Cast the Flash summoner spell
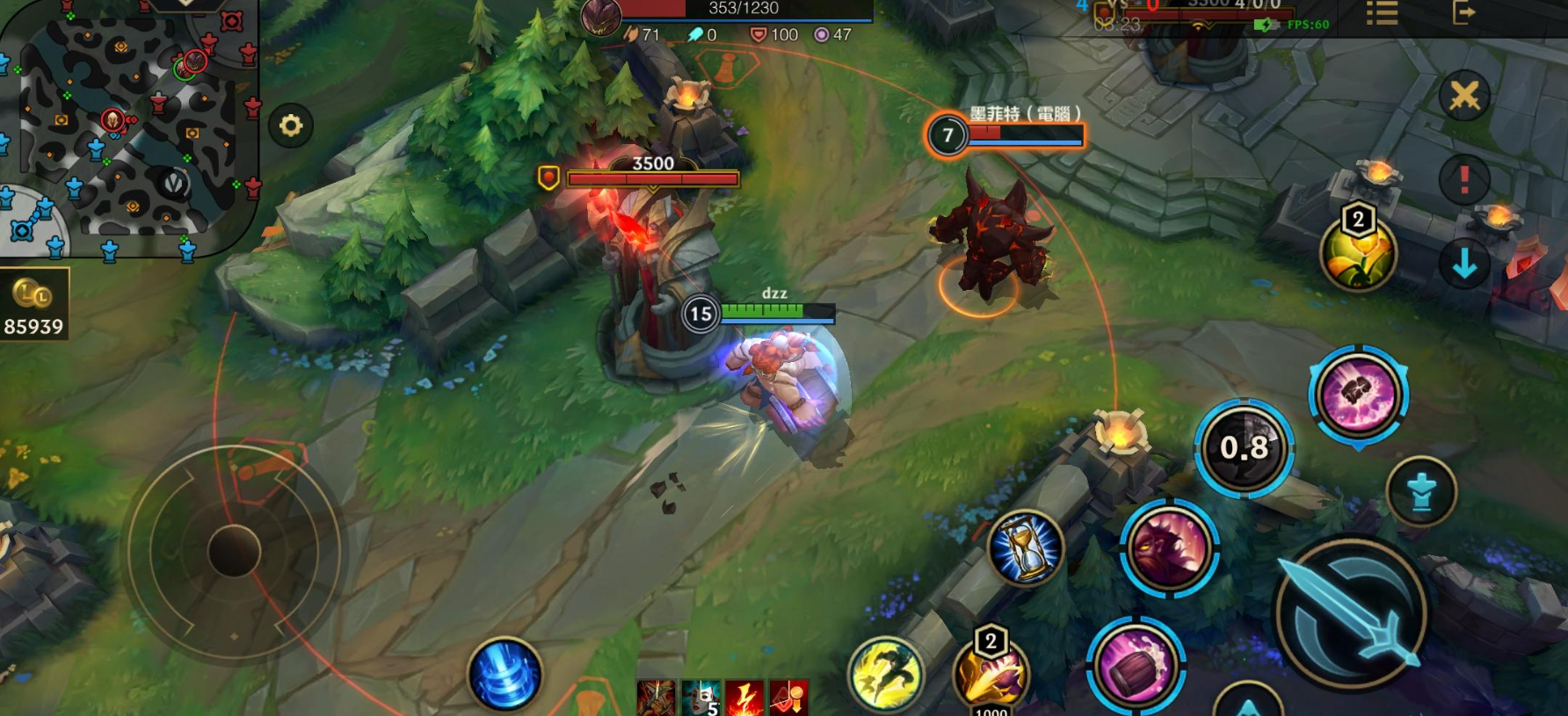 pos(886,674)
